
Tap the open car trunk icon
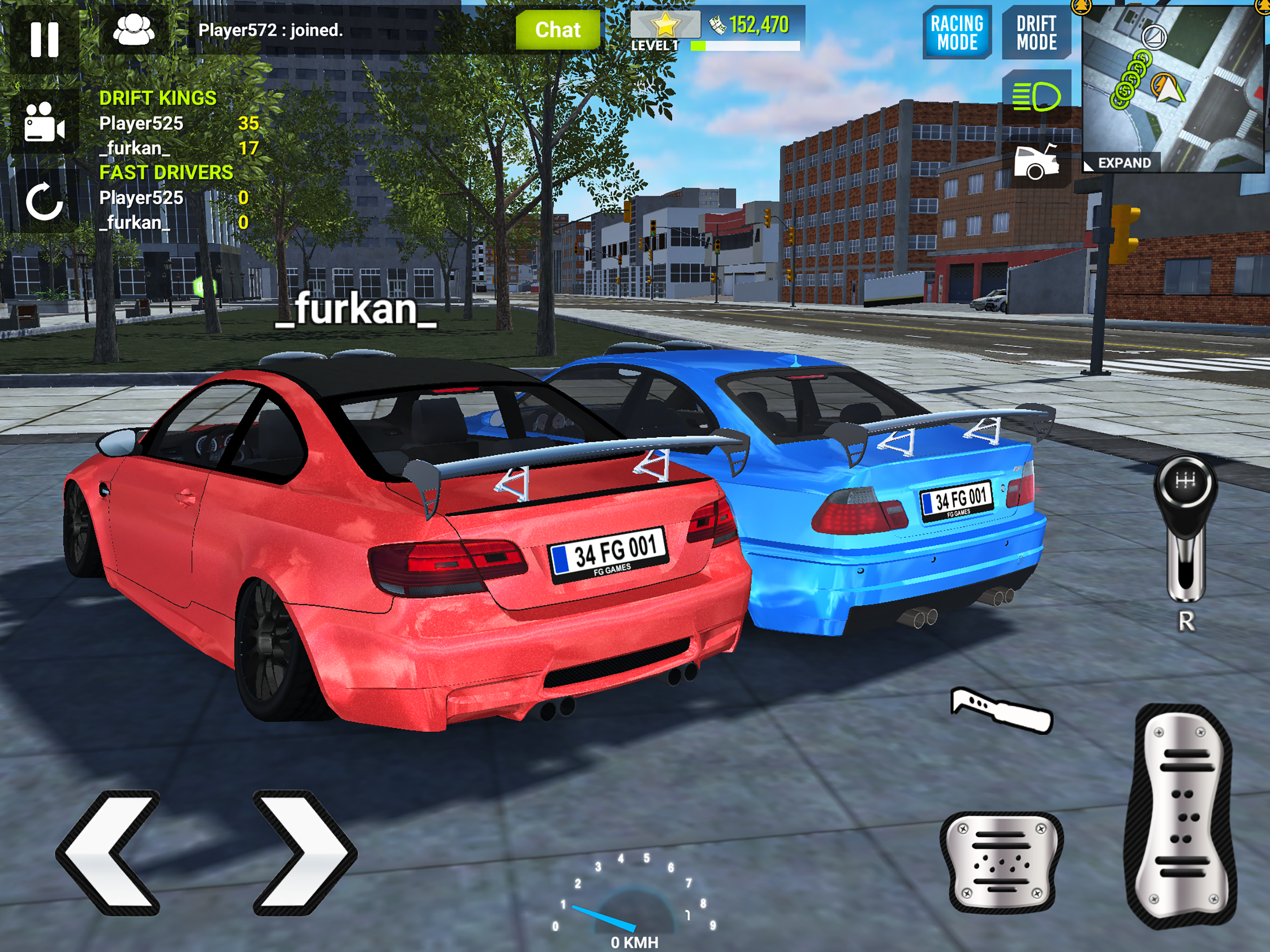[x=1036, y=163]
